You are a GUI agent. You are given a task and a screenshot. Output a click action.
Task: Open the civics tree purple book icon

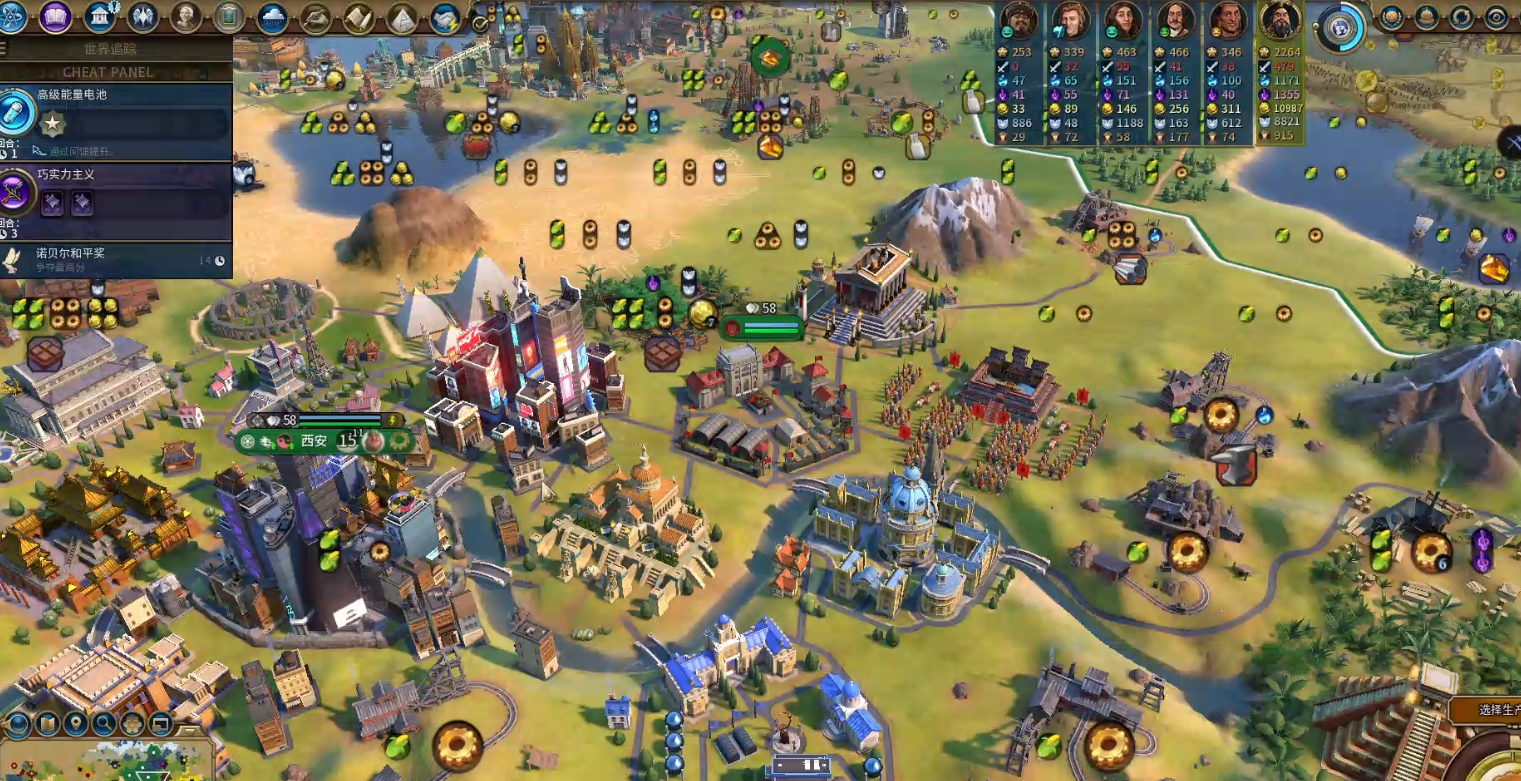click(x=56, y=17)
